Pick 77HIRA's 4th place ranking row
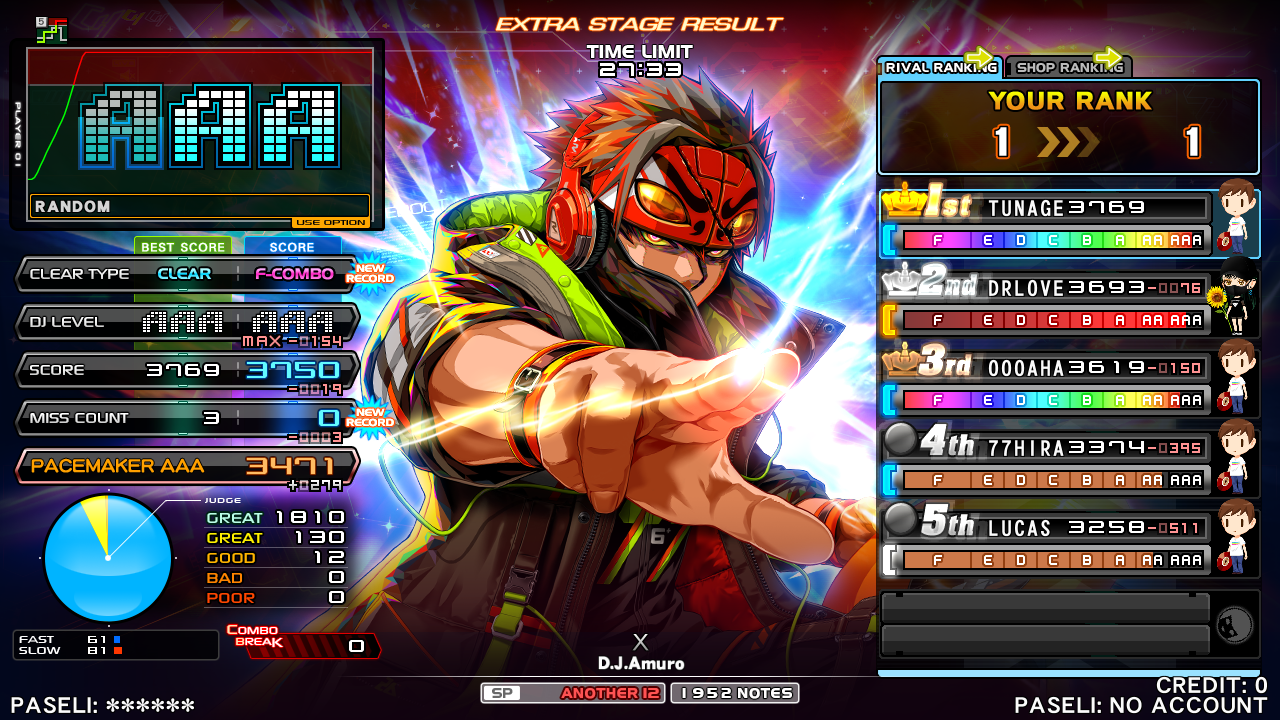 (1045, 463)
